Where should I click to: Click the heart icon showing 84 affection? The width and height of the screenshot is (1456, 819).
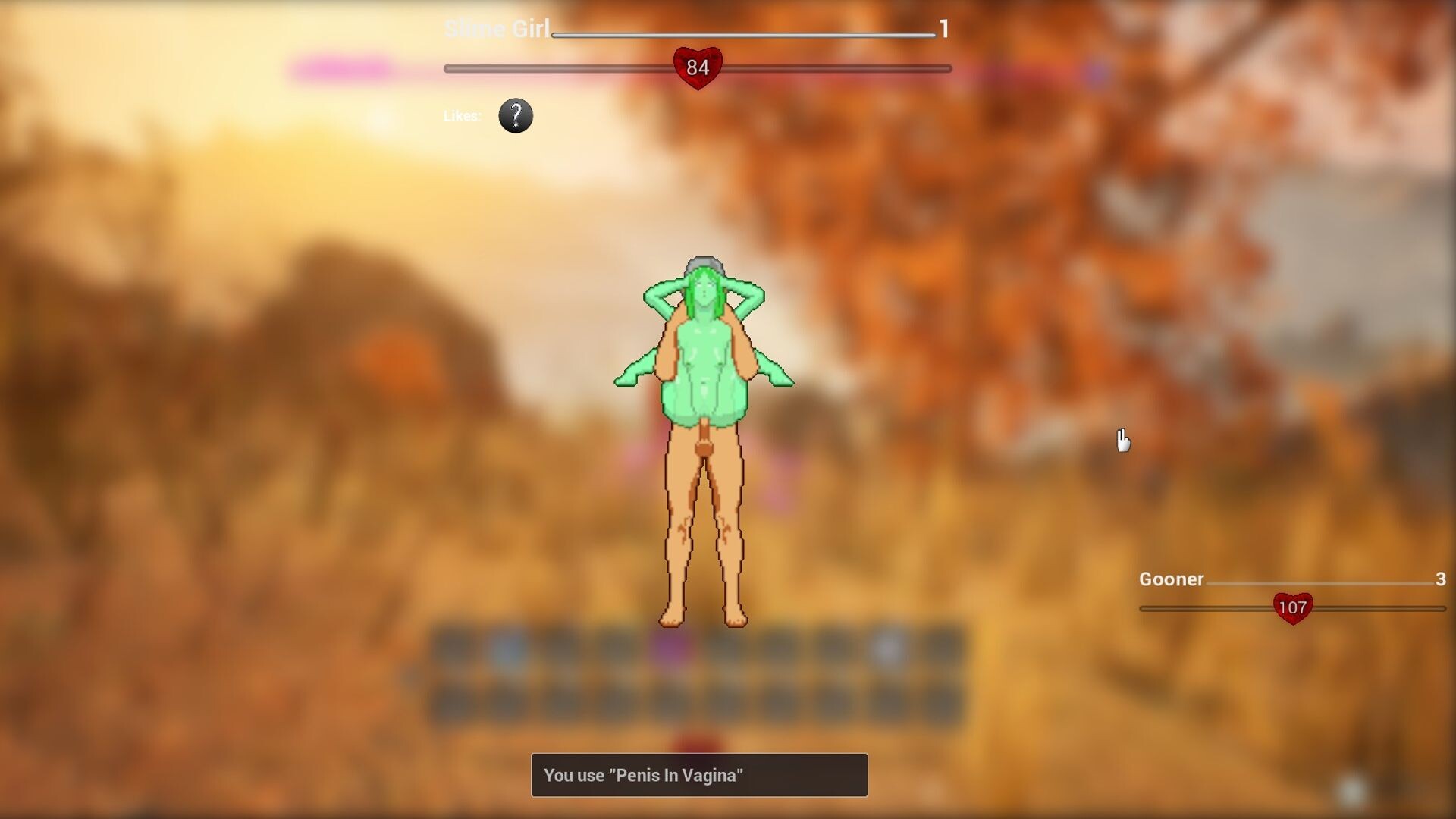coord(698,68)
